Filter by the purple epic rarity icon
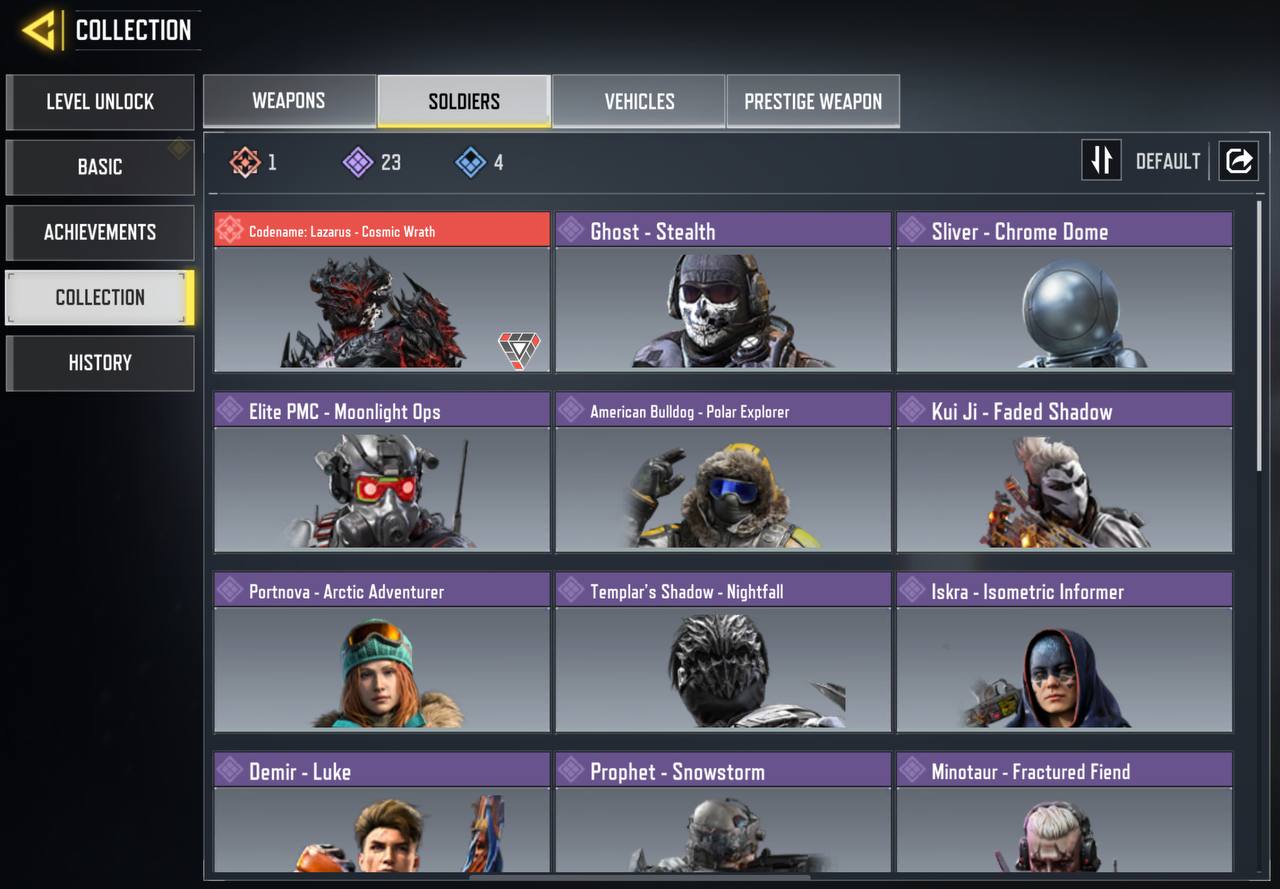This screenshot has height=889, width=1280. pos(358,162)
